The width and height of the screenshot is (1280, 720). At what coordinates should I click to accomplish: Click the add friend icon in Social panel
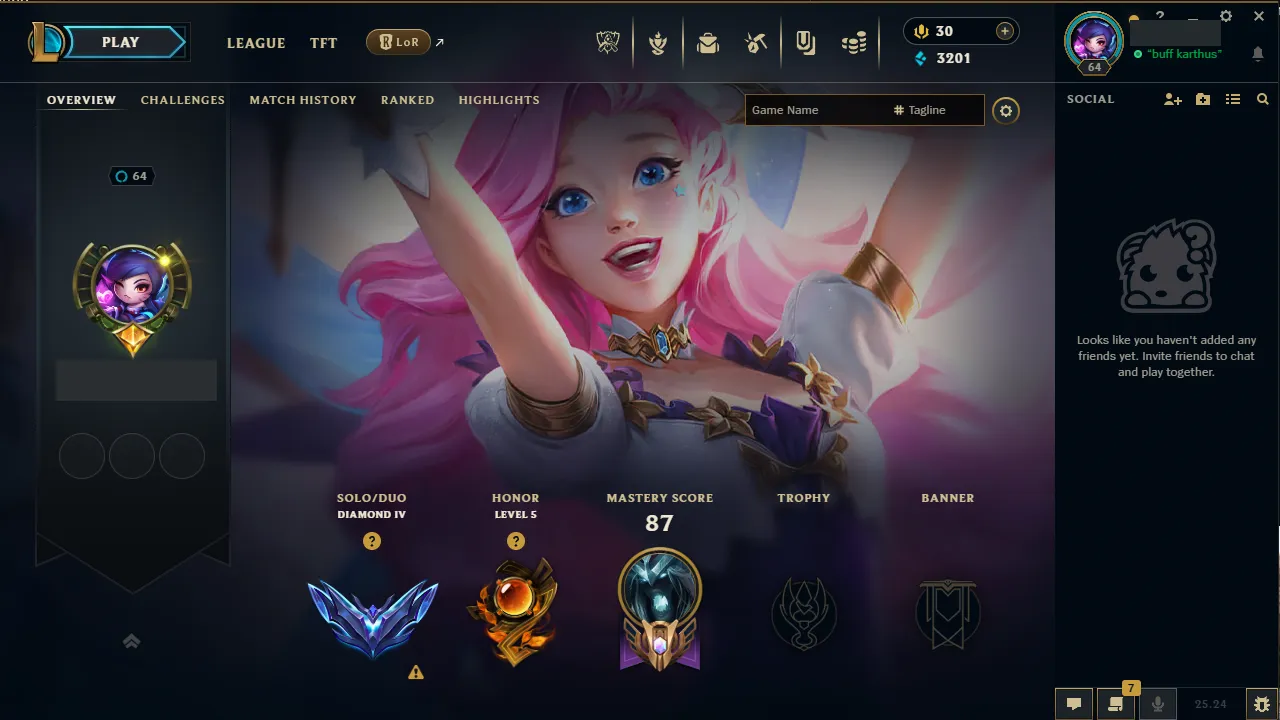pyautogui.click(x=1171, y=99)
